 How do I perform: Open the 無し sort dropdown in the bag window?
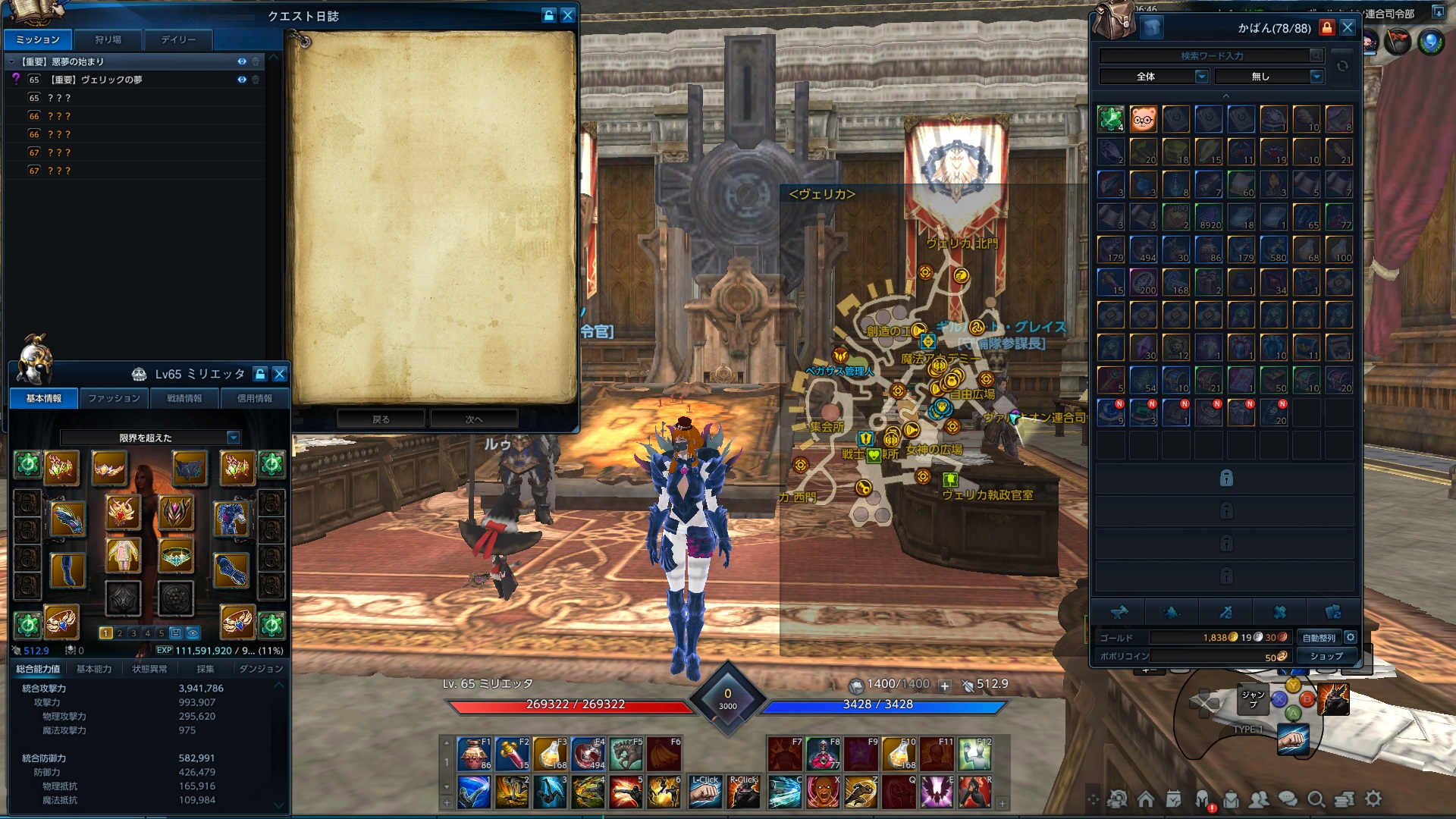pos(1315,77)
